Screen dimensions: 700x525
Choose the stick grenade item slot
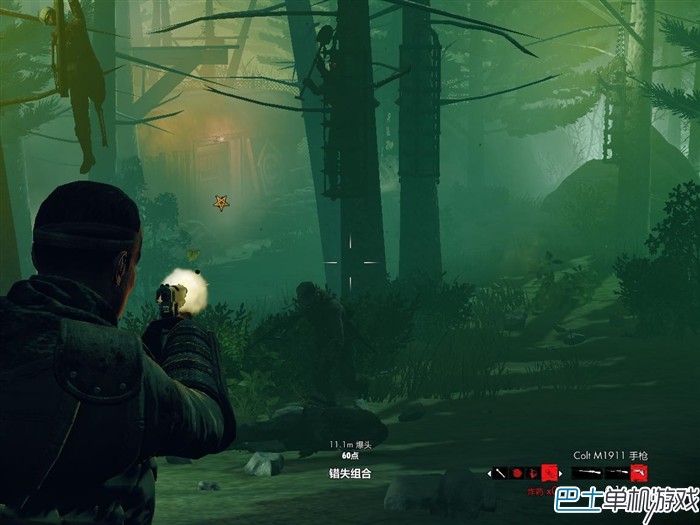point(501,472)
